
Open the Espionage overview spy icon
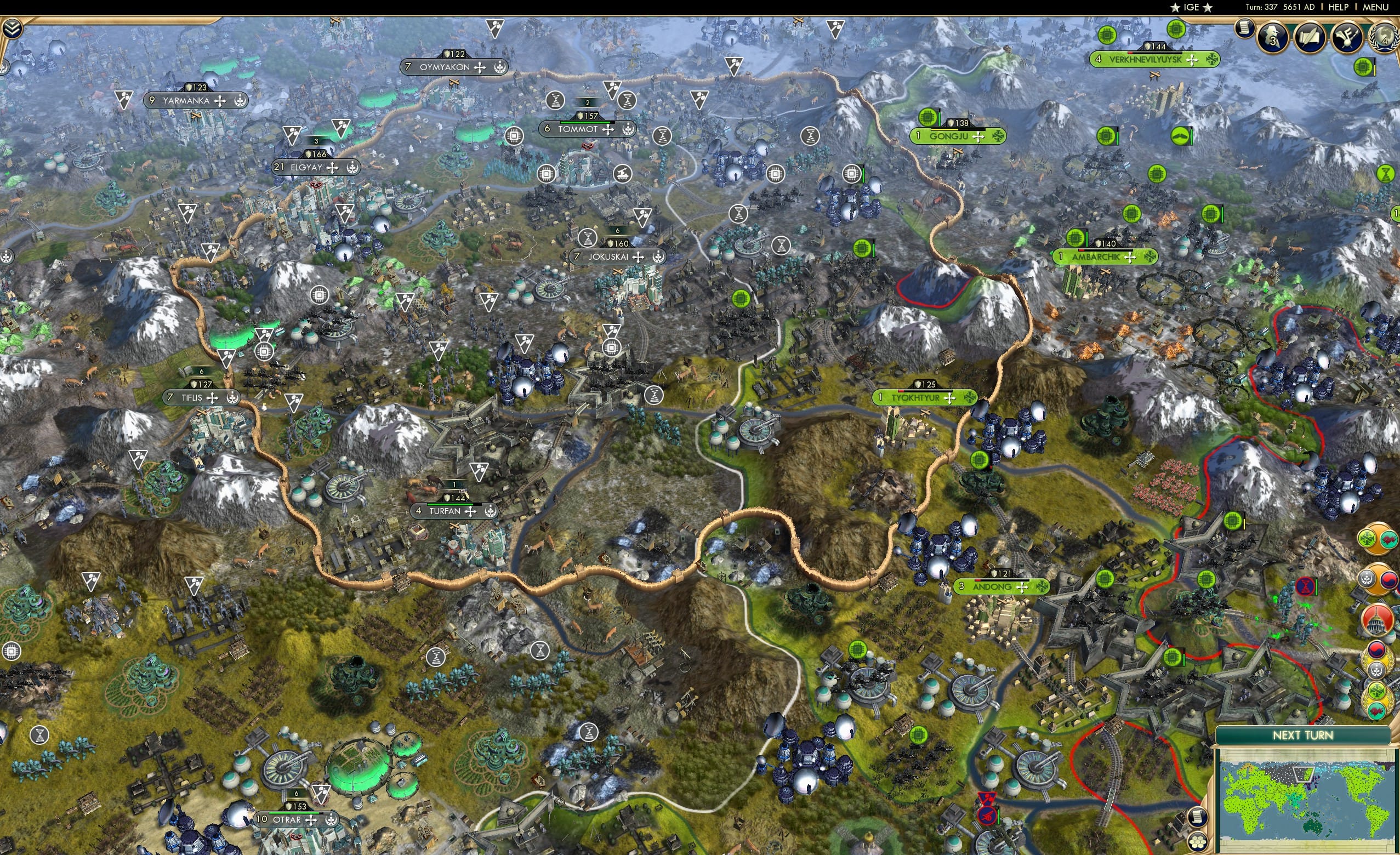click(1273, 37)
